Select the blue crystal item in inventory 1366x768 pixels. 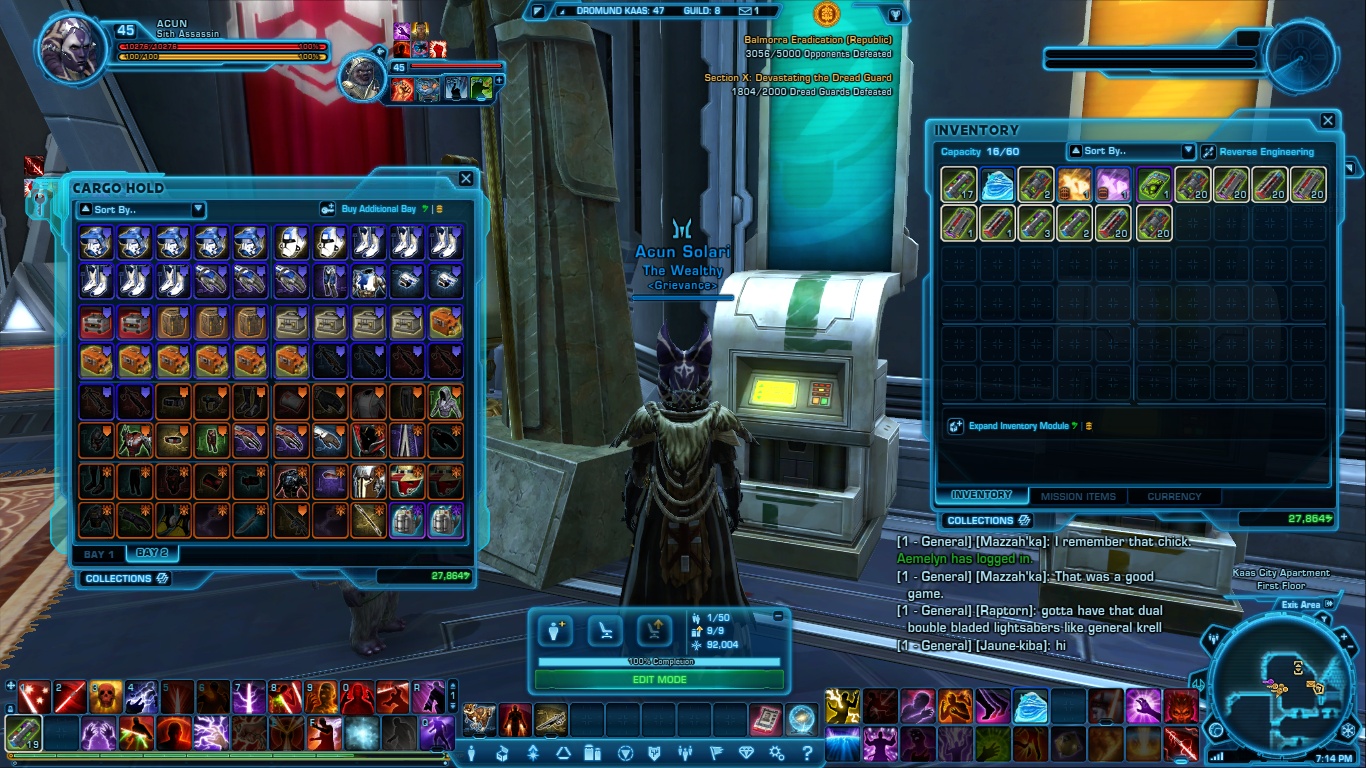997,185
